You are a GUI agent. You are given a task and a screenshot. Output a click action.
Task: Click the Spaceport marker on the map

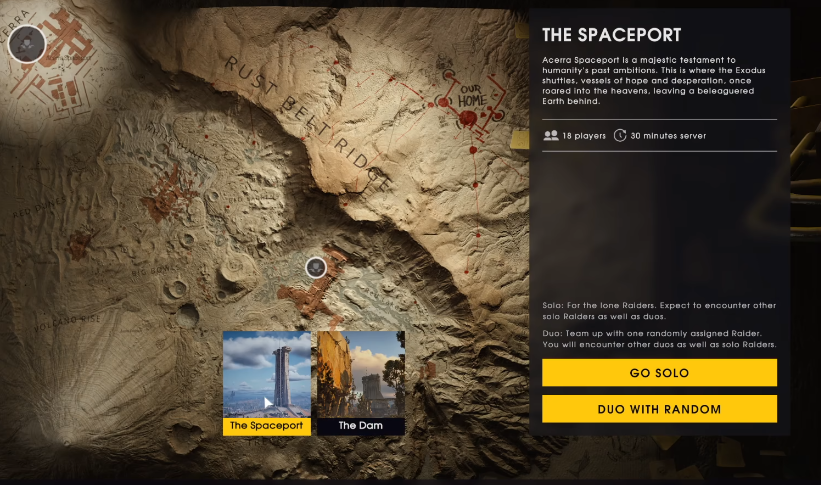(316, 266)
